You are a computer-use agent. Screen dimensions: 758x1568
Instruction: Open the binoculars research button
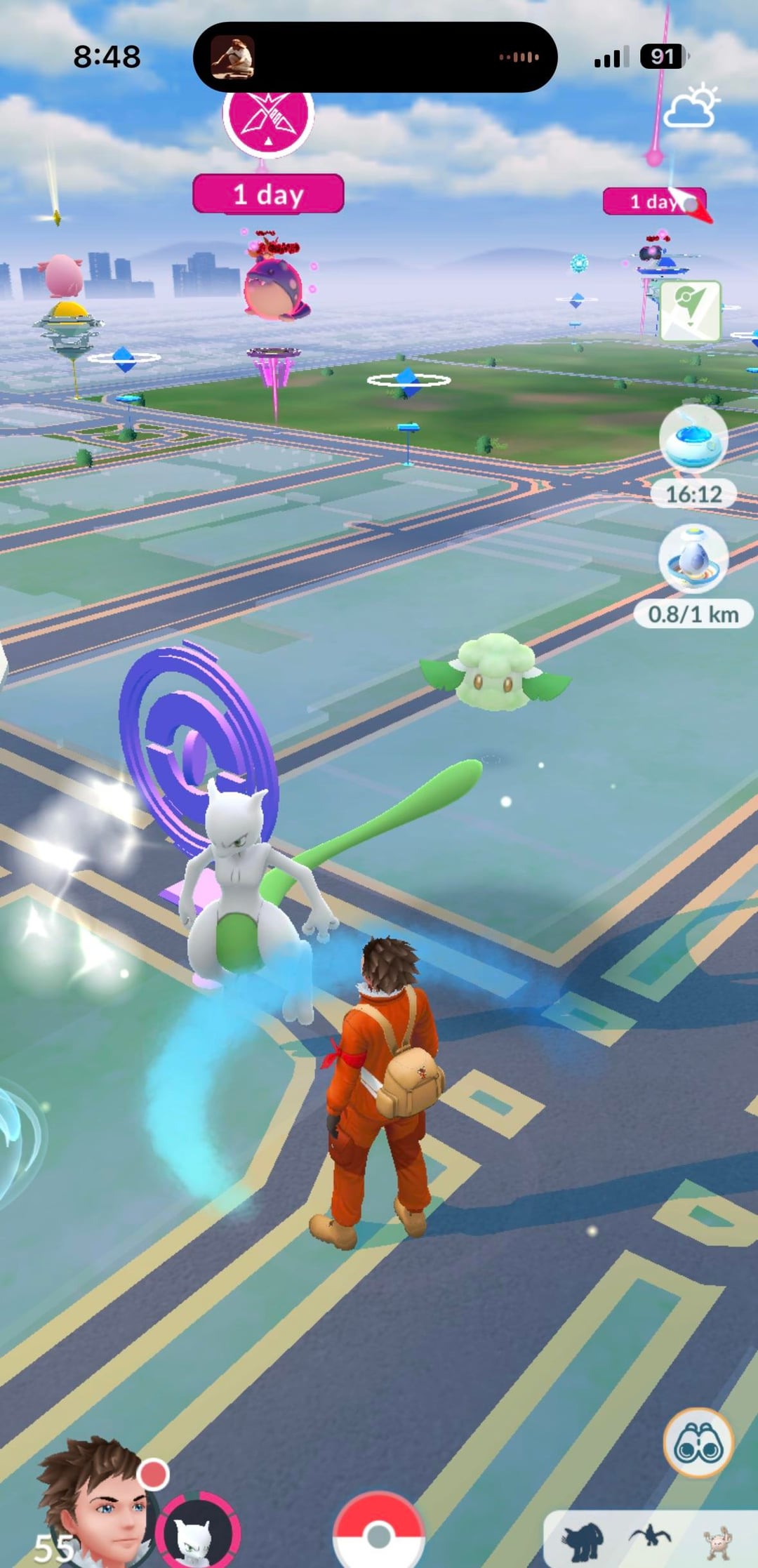pos(698,1442)
